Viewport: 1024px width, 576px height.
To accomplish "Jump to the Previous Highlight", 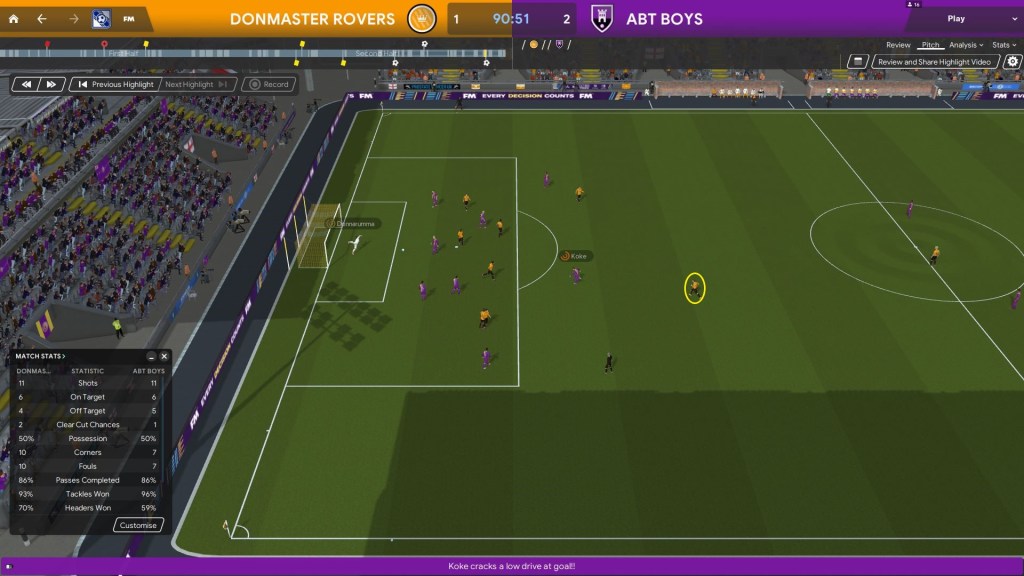I will click(x=116, y=85).
